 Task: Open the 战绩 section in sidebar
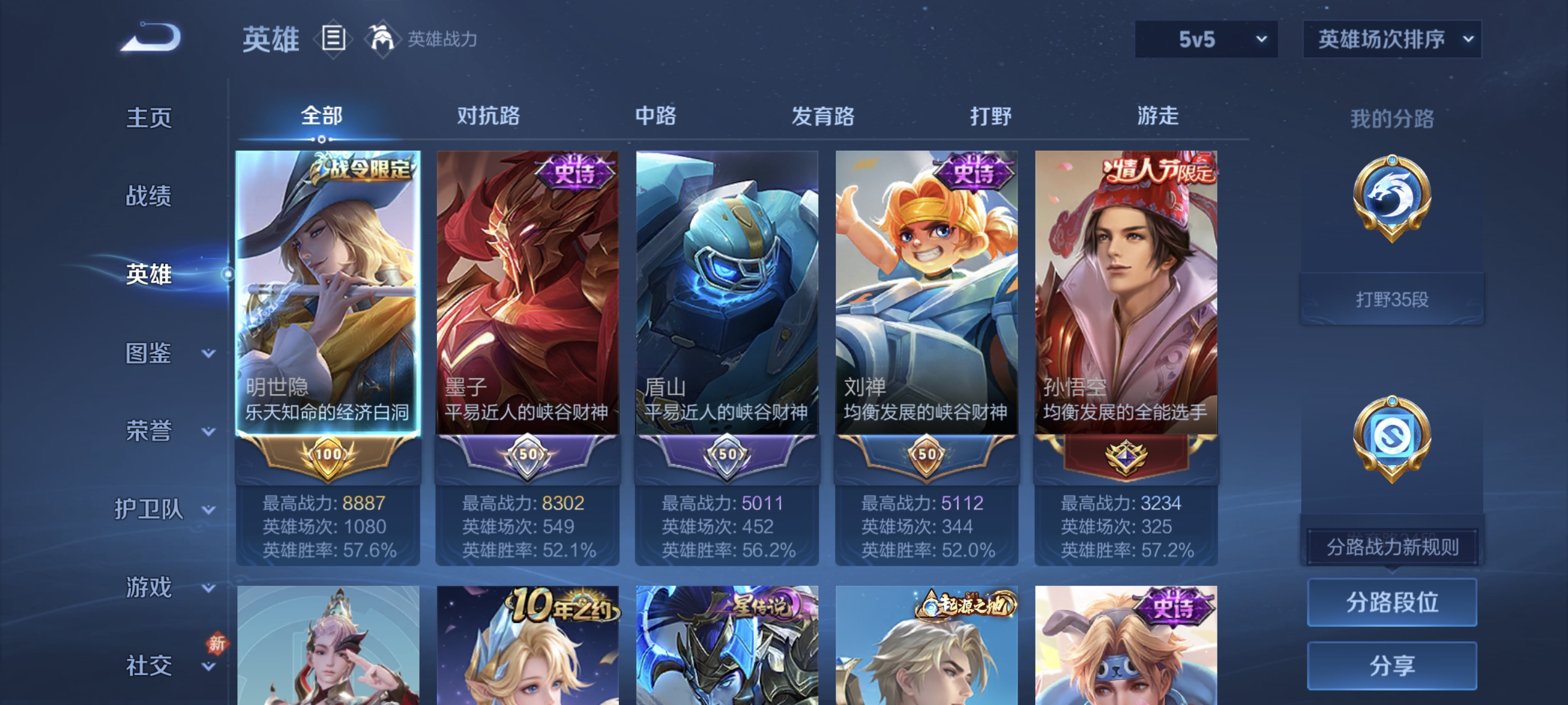click(148, 196)
